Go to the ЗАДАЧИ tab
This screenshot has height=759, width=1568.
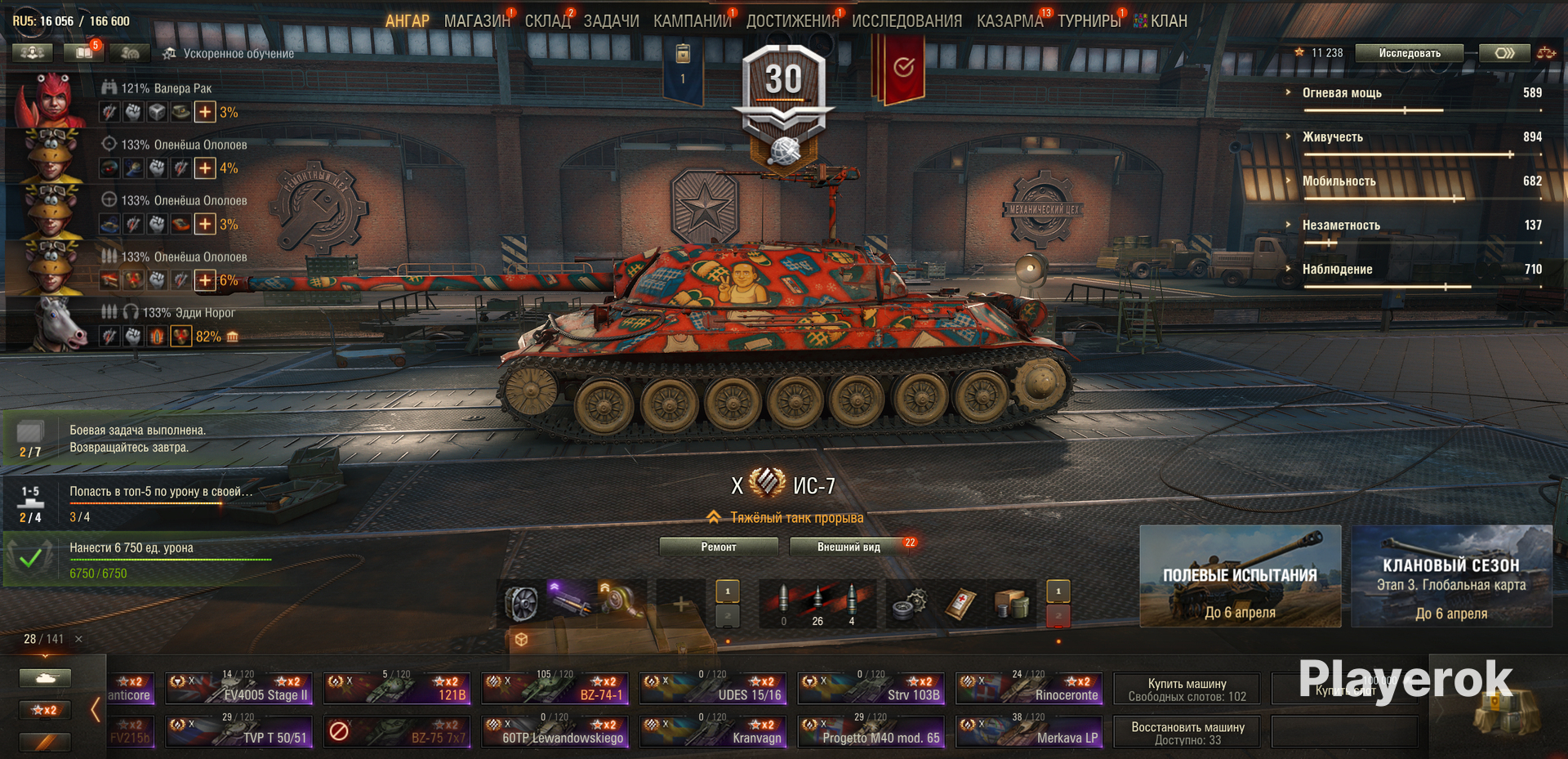611,21
